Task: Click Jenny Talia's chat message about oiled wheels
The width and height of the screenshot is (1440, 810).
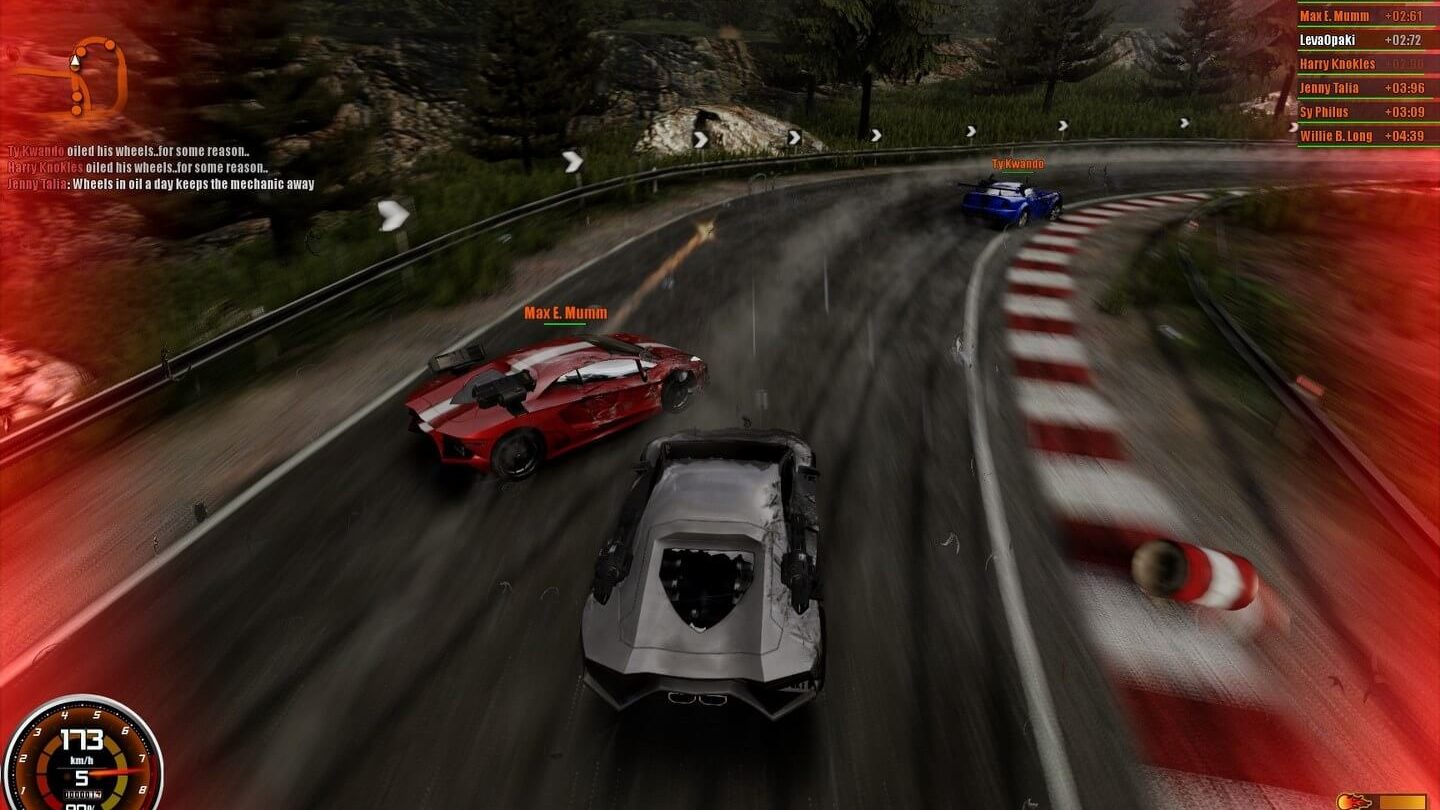Action: tap(160, 183)
